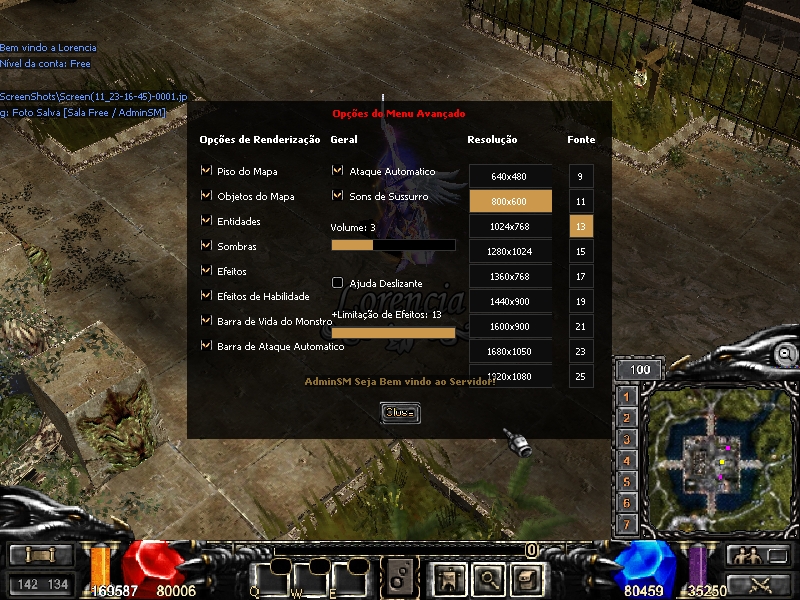Switch resolution to 1440x900

[510, 301]
